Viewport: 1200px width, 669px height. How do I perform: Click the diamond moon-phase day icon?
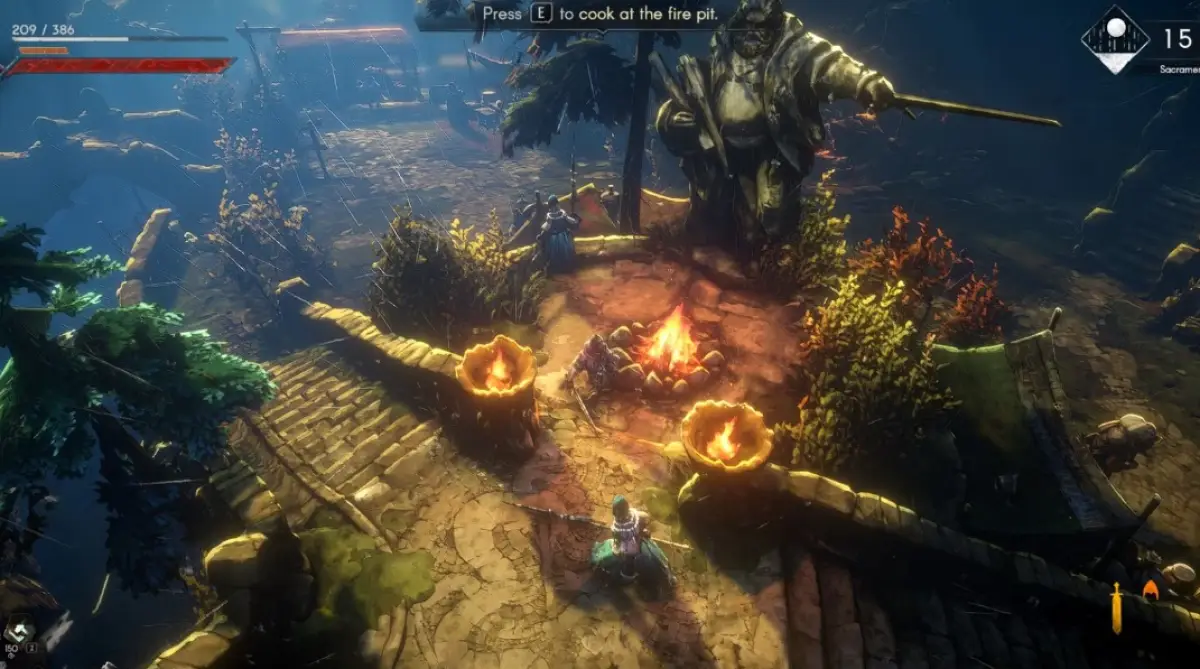coord(1115,39)
